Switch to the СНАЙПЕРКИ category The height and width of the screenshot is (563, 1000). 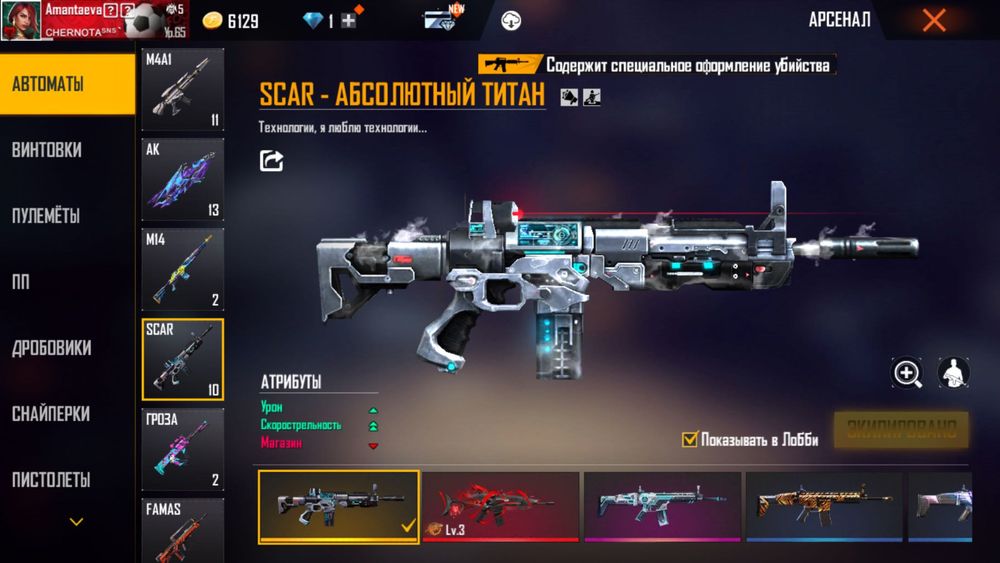pyautogui.click(x=51, y=414)
